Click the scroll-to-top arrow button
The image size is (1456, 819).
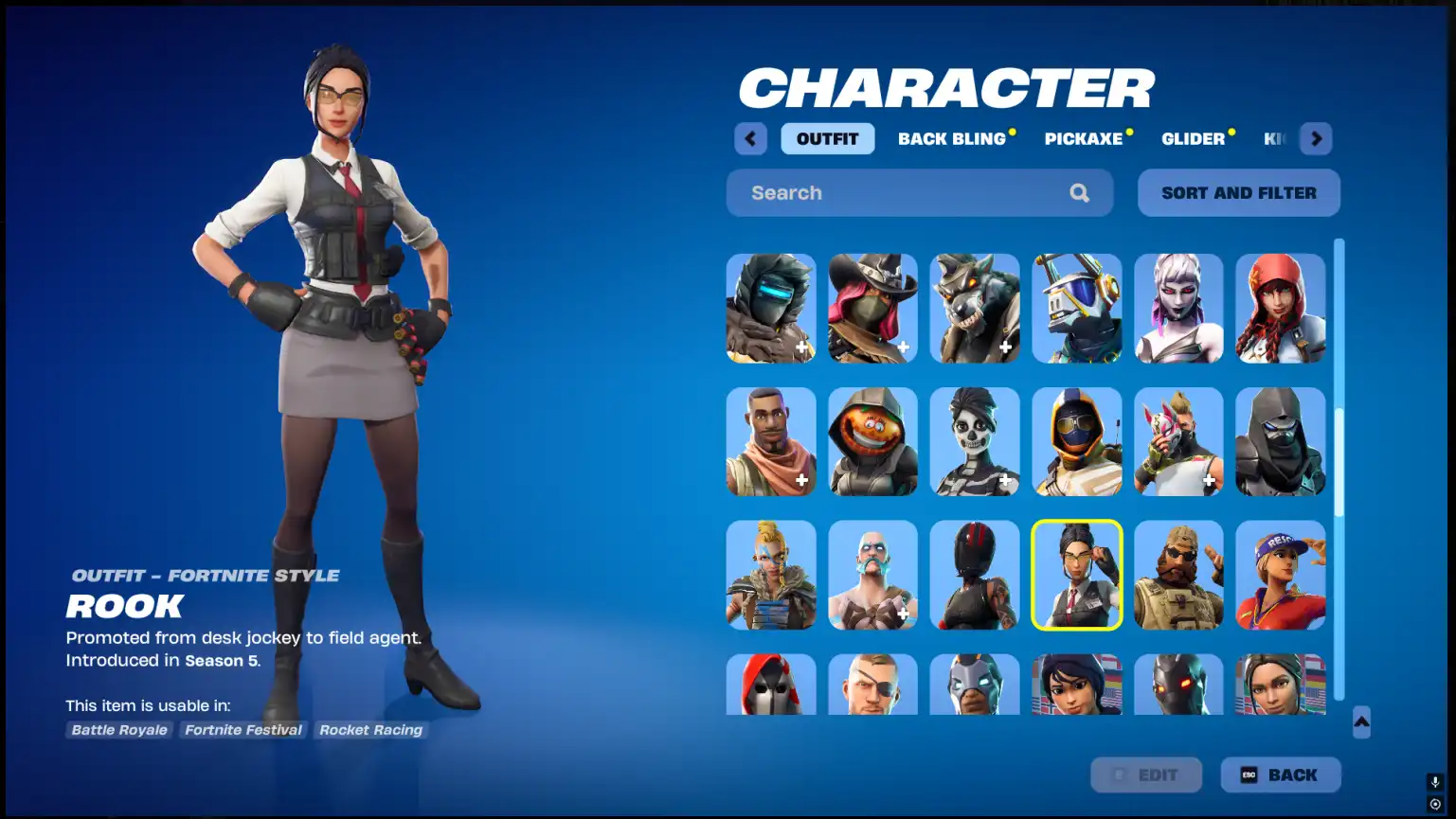coord(1361,721)
